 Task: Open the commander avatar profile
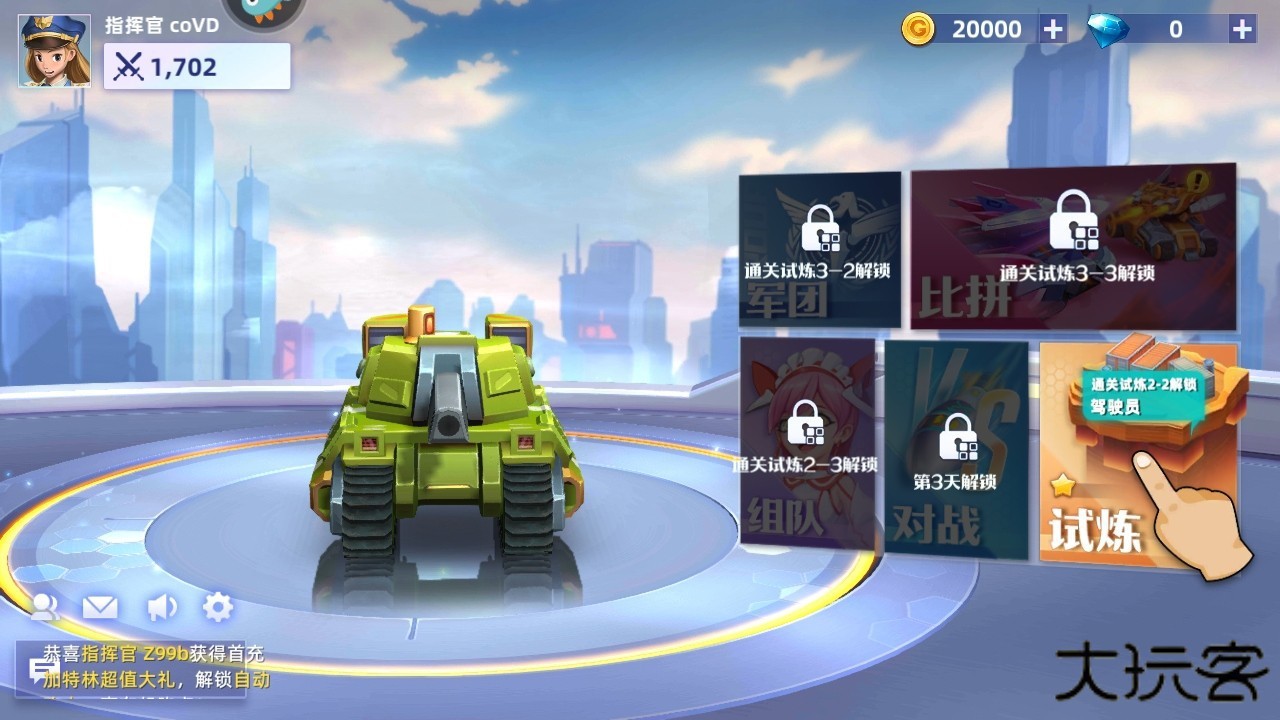[x=55, y=50]
